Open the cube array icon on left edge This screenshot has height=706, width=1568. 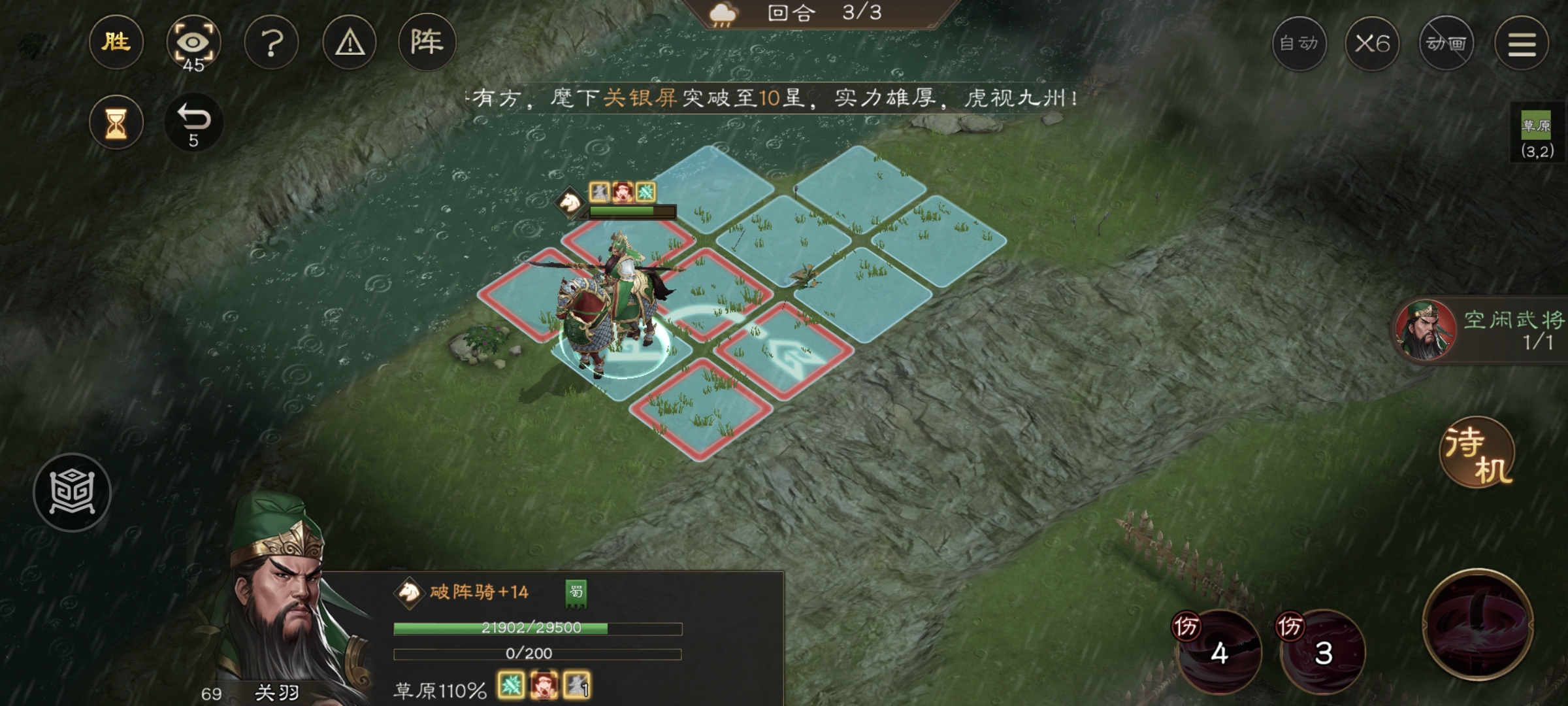[72, 492]
